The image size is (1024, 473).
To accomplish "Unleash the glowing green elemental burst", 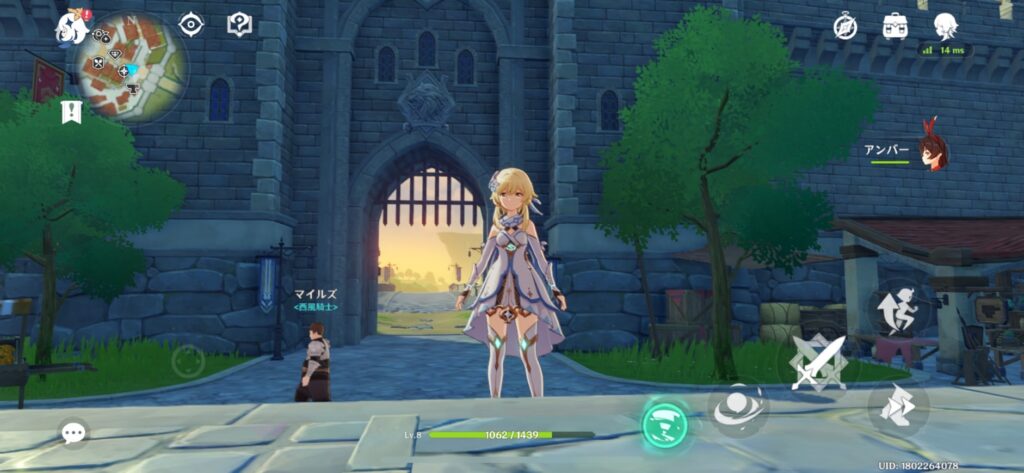I will pyautogui.click(x=665, y=424).
